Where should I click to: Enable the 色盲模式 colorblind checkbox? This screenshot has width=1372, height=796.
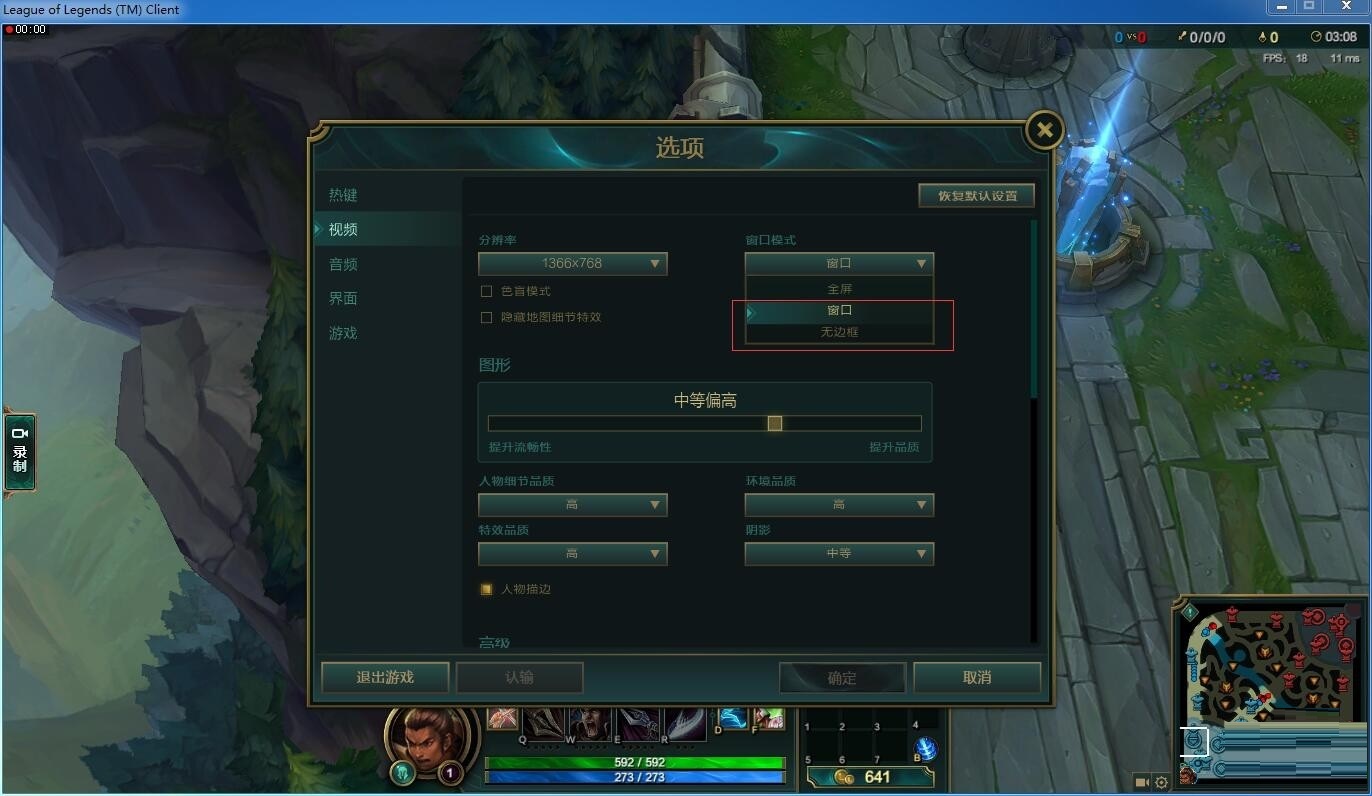point(486,290)
